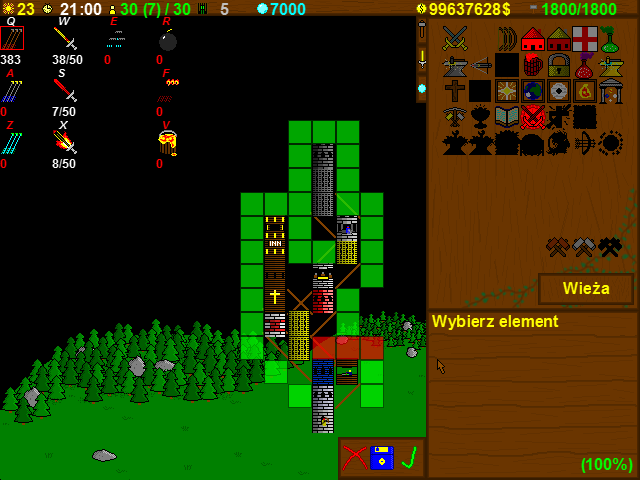
Task: Choose the beer mug tavern icon
Action: (x=533, y=65)
